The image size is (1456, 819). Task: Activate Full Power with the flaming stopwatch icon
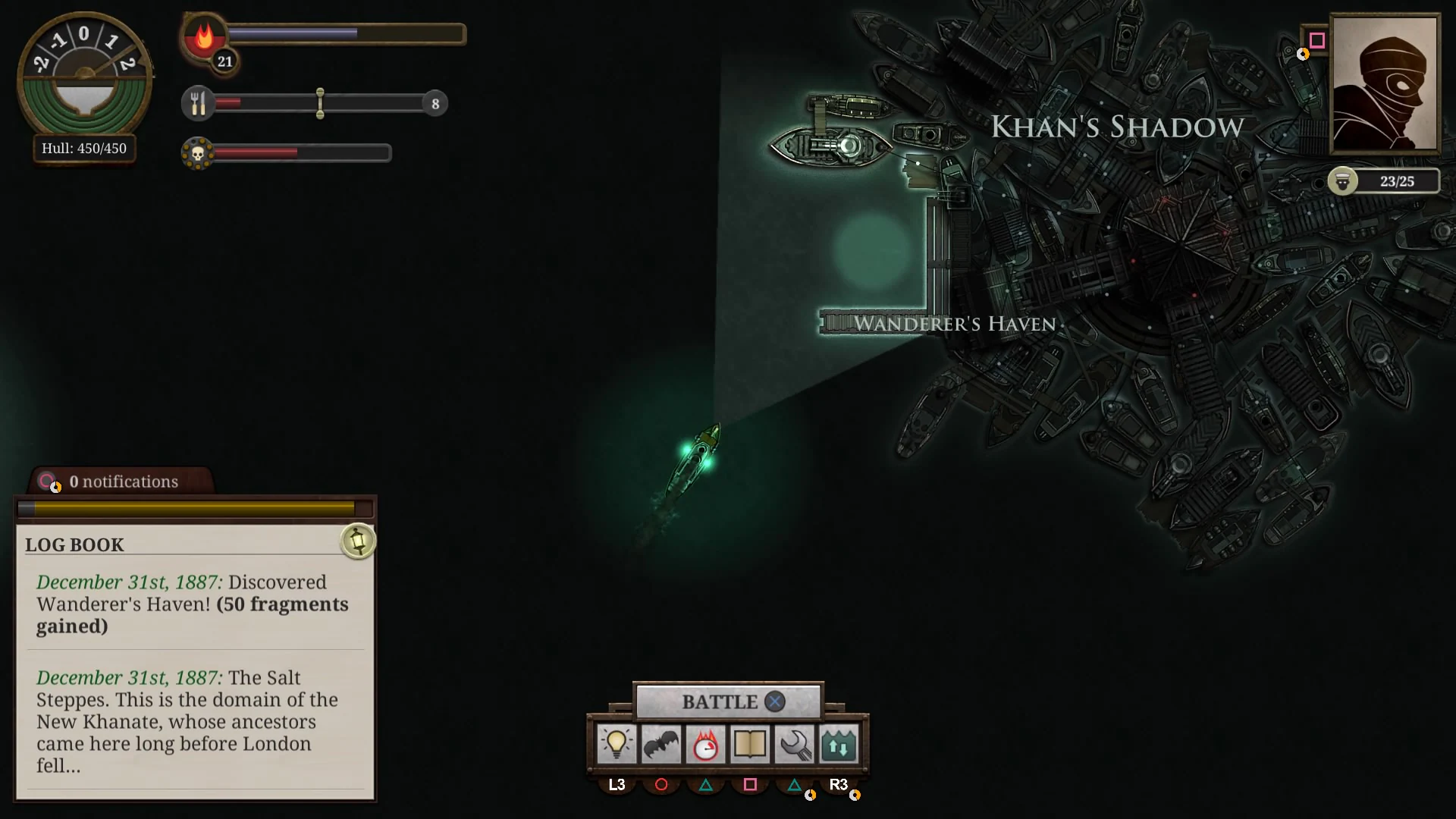(706, 745)
